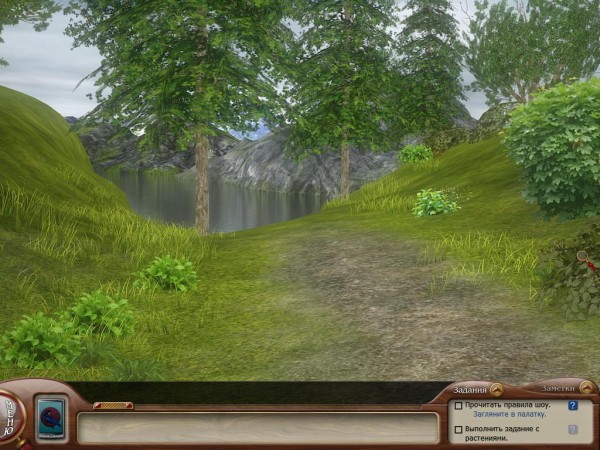Select the blue device icon beside the menu
The height and width of the screenshot is (450, 600).
click(x=50, y=415)
